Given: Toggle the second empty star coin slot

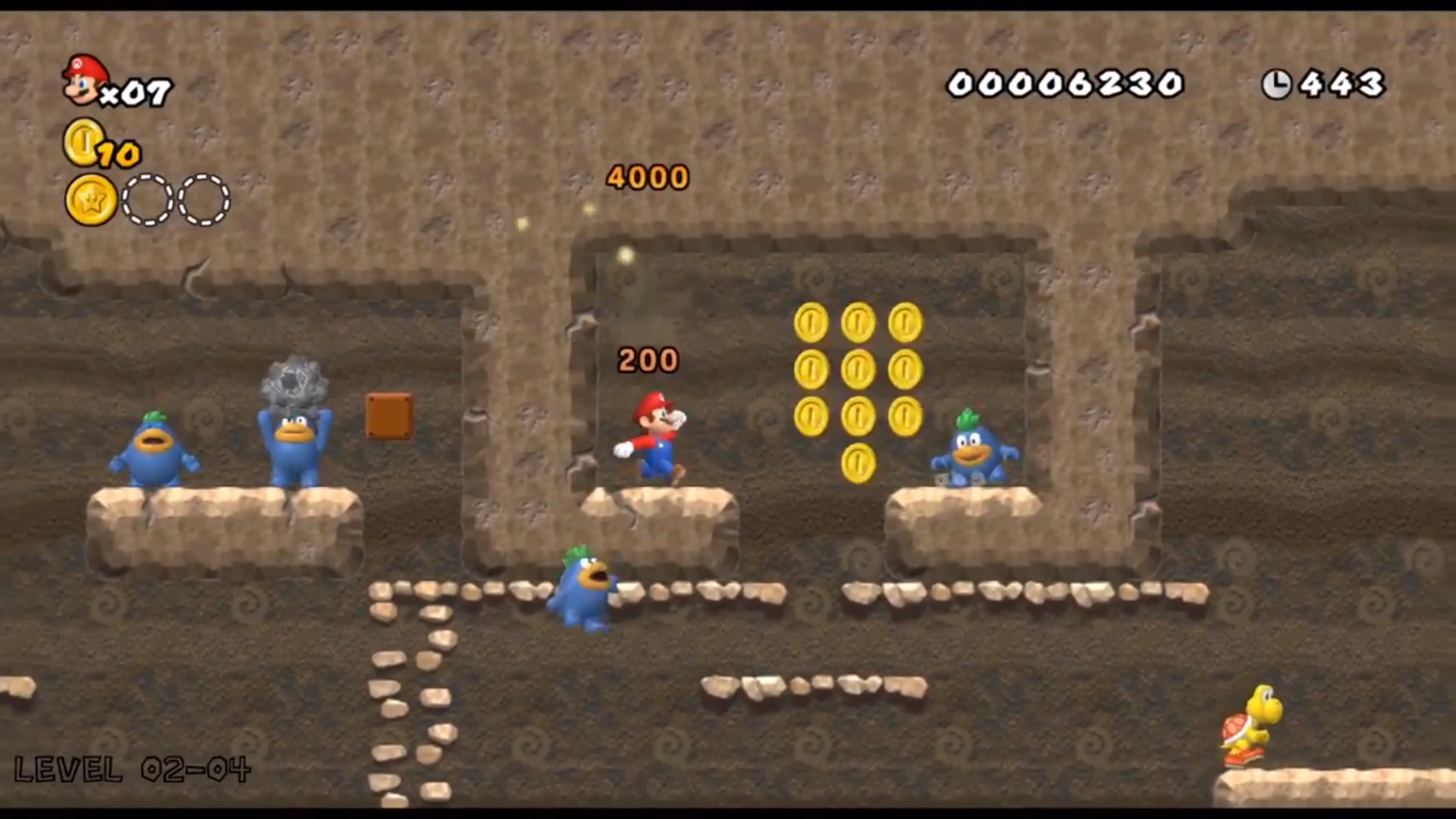Looking at the screenshot, I should (202, 199).
